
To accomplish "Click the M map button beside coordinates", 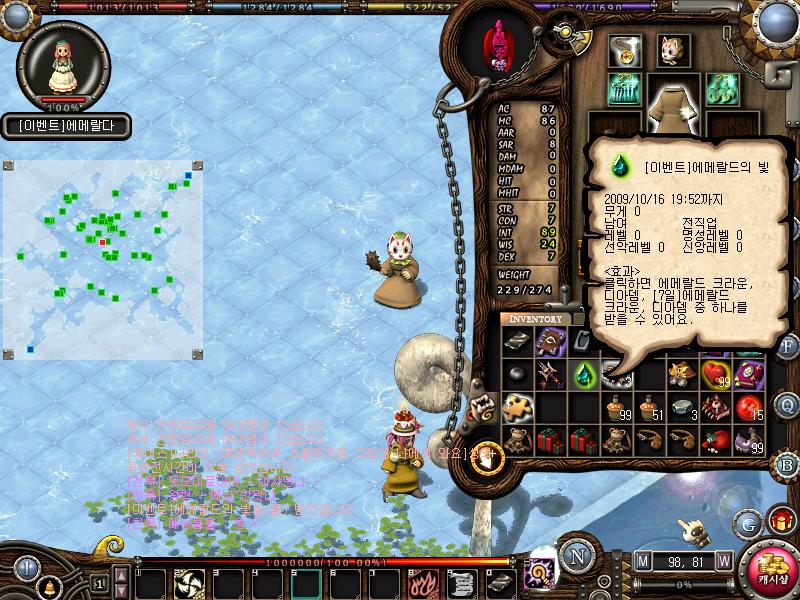I will tap(642, 560).
